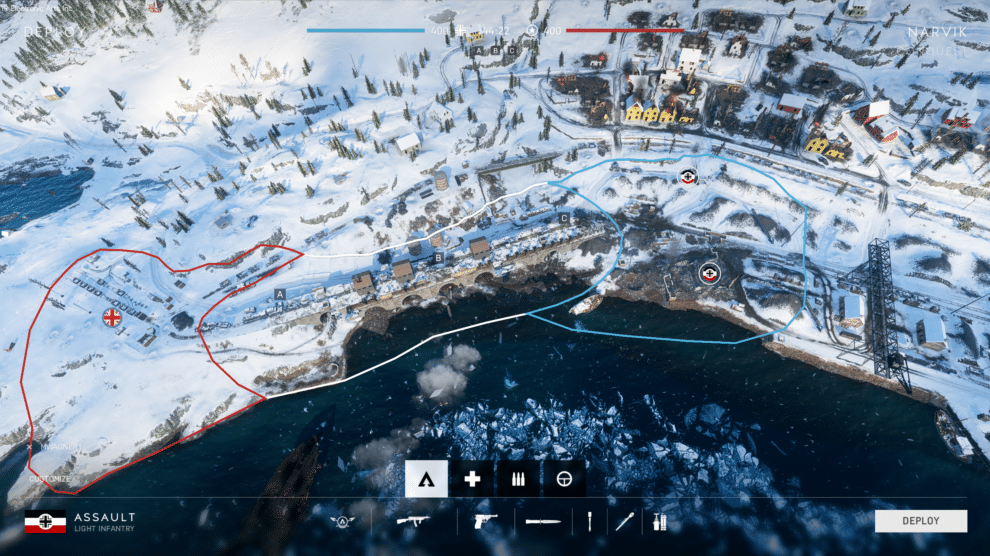Open the primary submachine gun loadout slot
This screenshot has width=990, height=556.
413,521
